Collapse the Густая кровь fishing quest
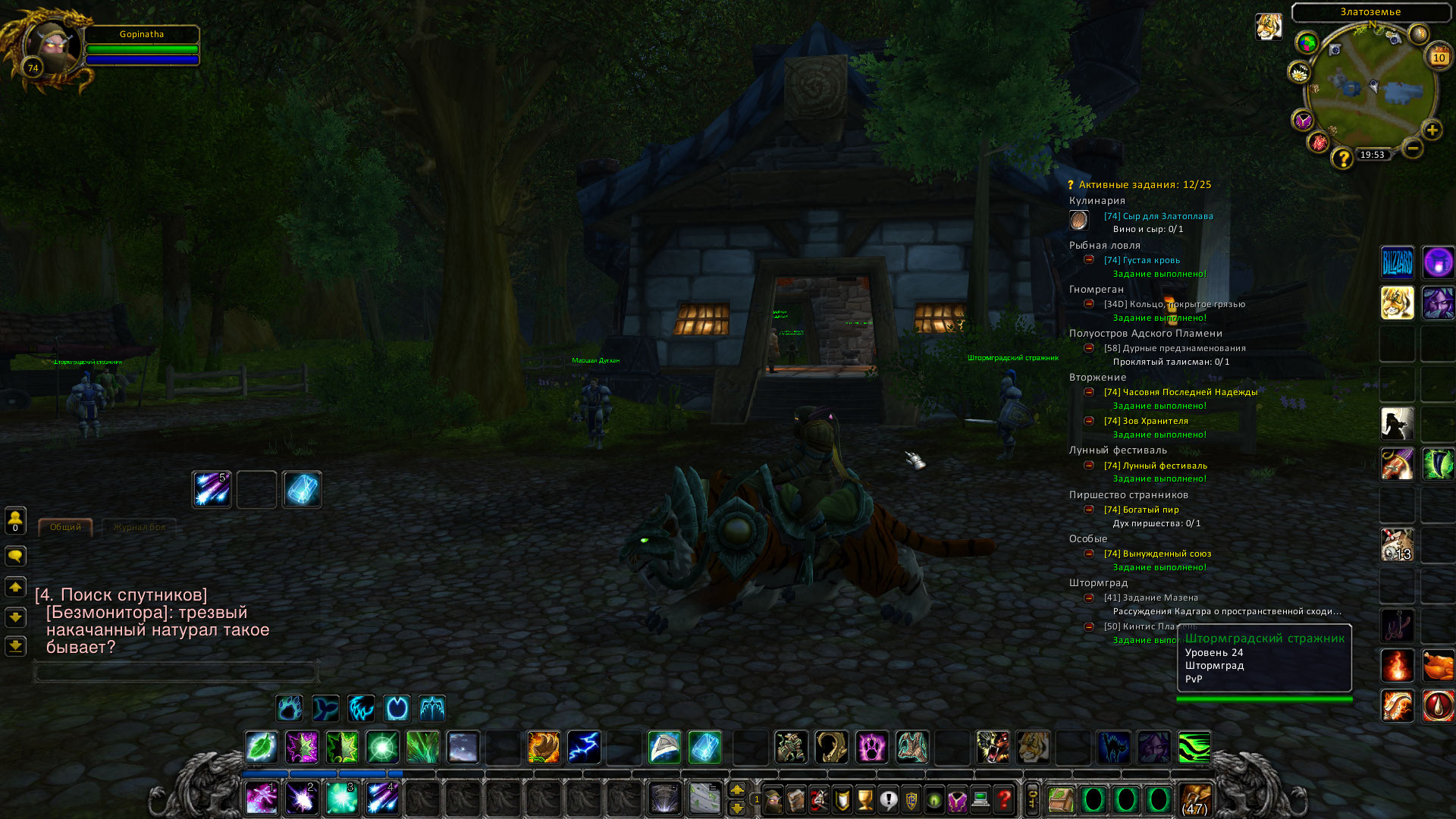 point(1090,260)
